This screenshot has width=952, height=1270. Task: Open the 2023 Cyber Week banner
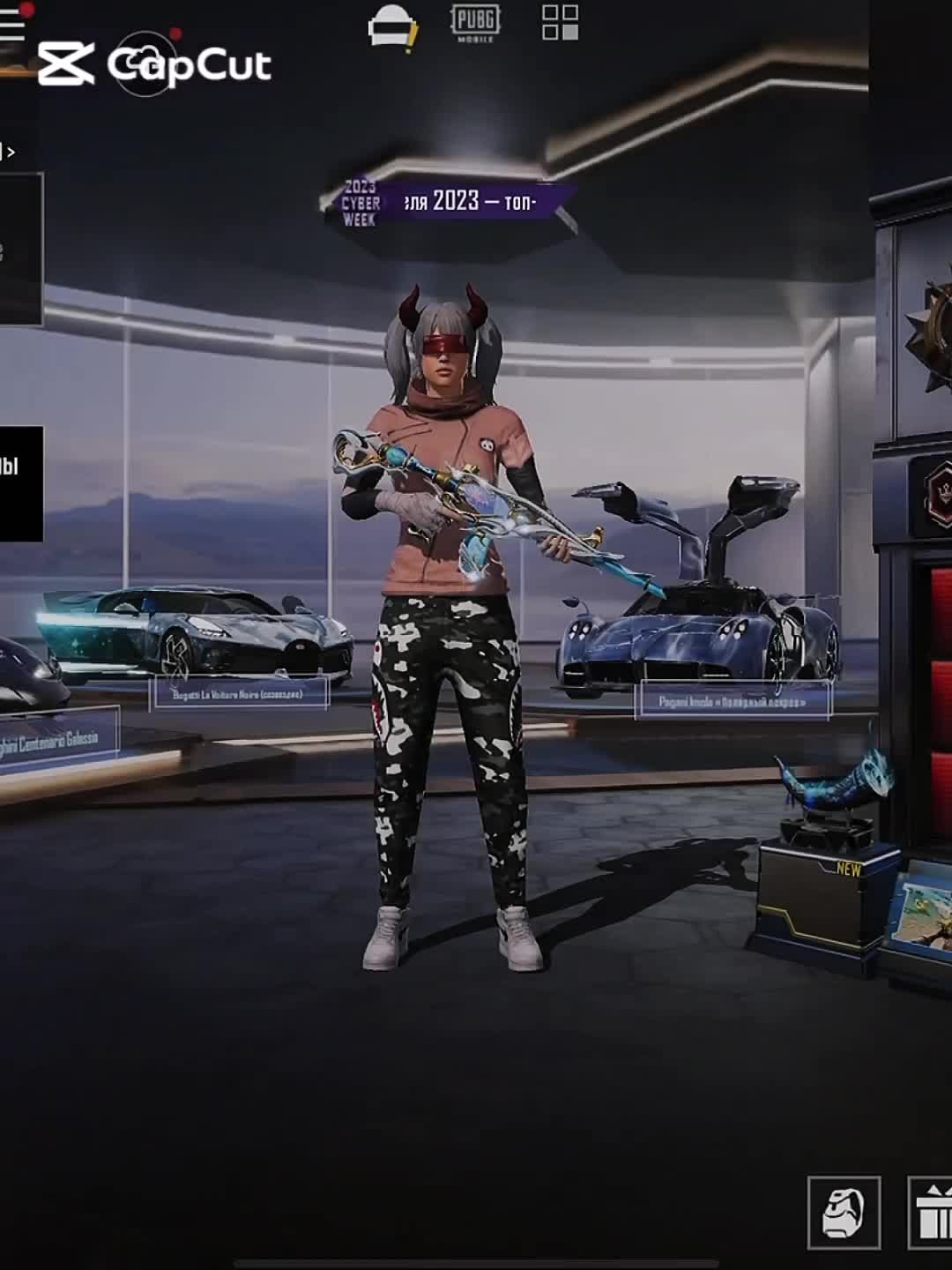pos(448,203)
